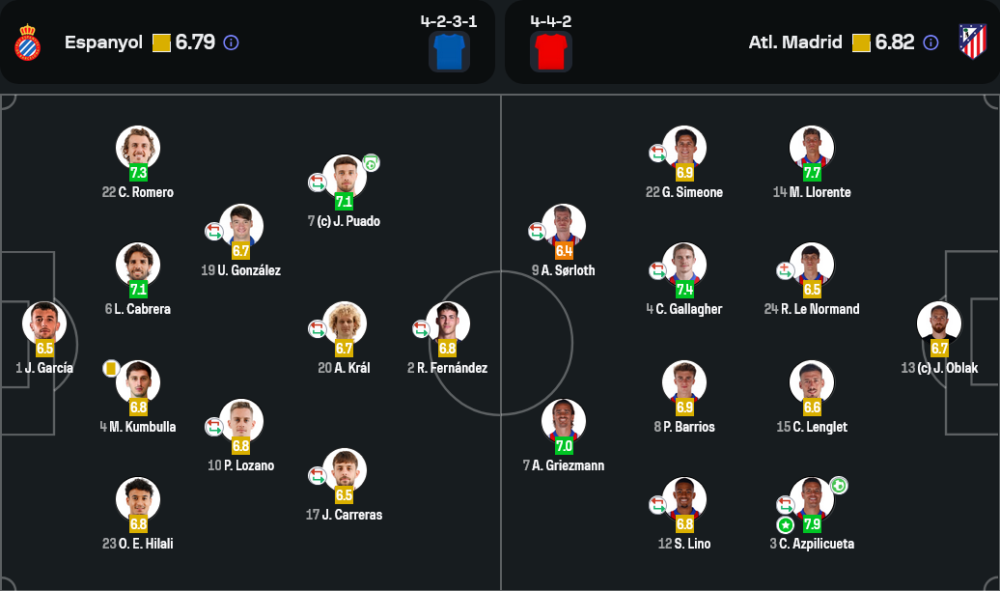This screenshot has height=591, width=1000.
Task: Open S. Lino's player card
Action: coord(684,500)
